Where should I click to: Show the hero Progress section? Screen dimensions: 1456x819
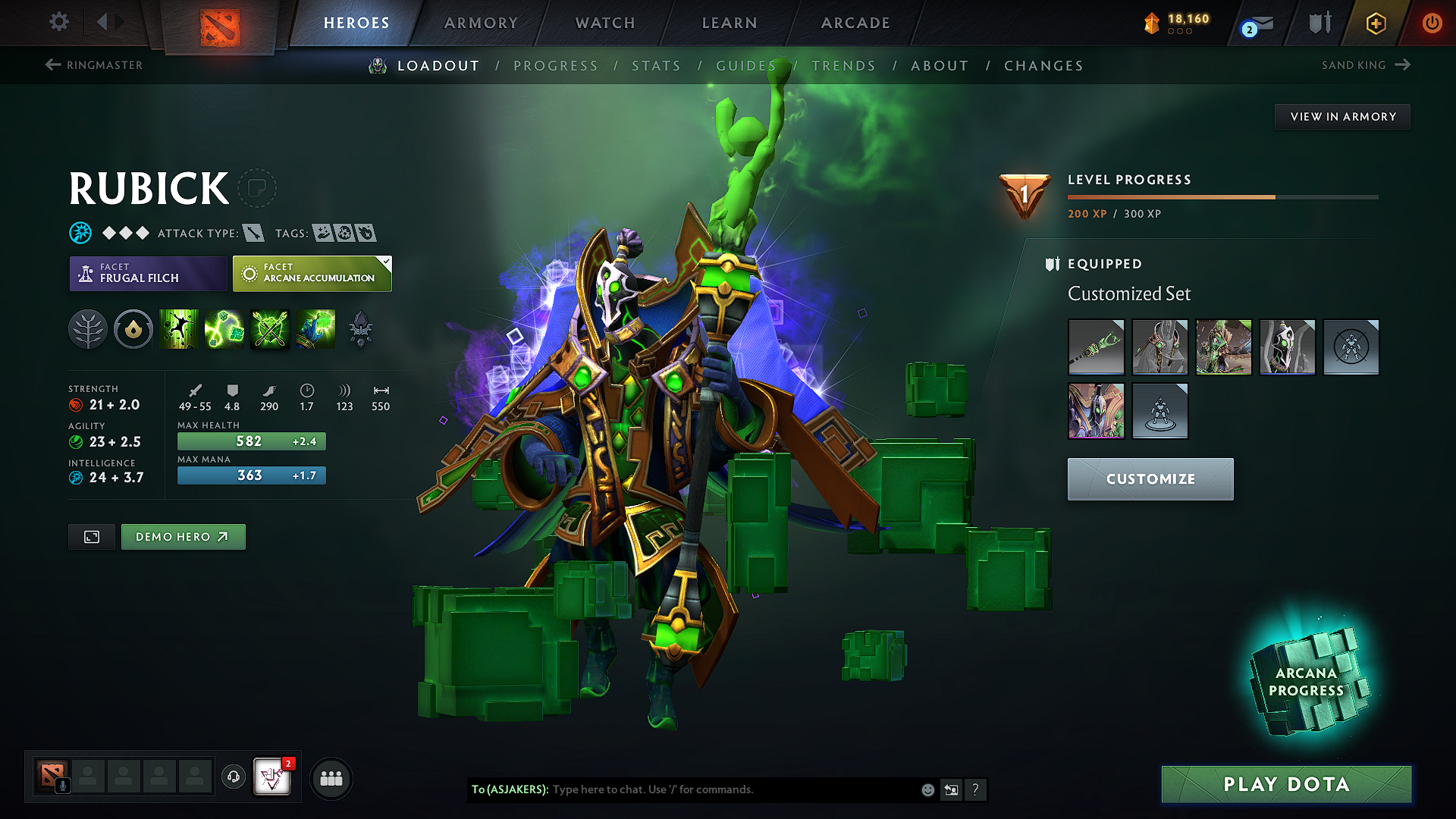[556, 66]
